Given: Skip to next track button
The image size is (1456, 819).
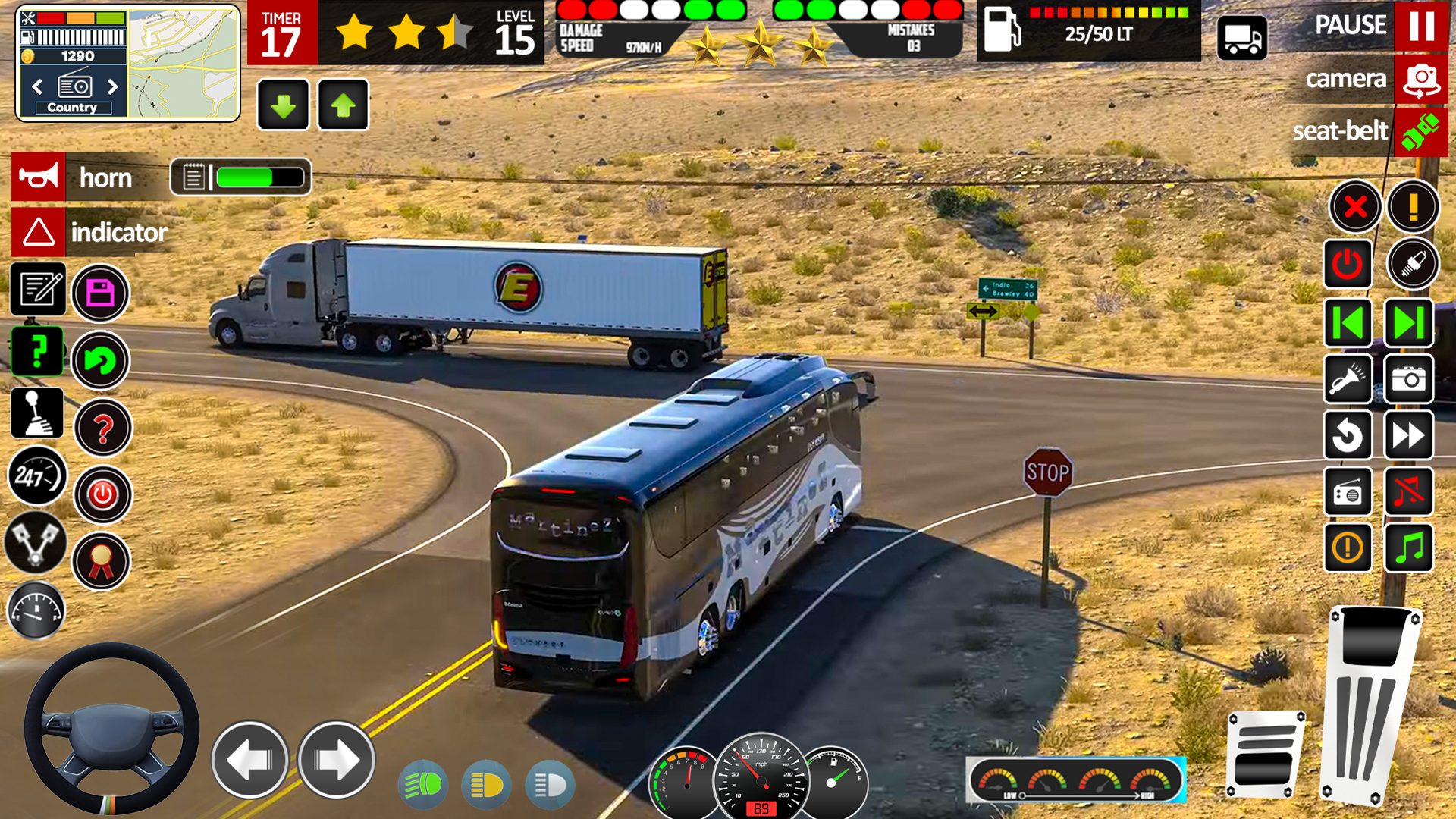Looking at the screenshot, I should pyautogui.click(x=1408, y=322).
